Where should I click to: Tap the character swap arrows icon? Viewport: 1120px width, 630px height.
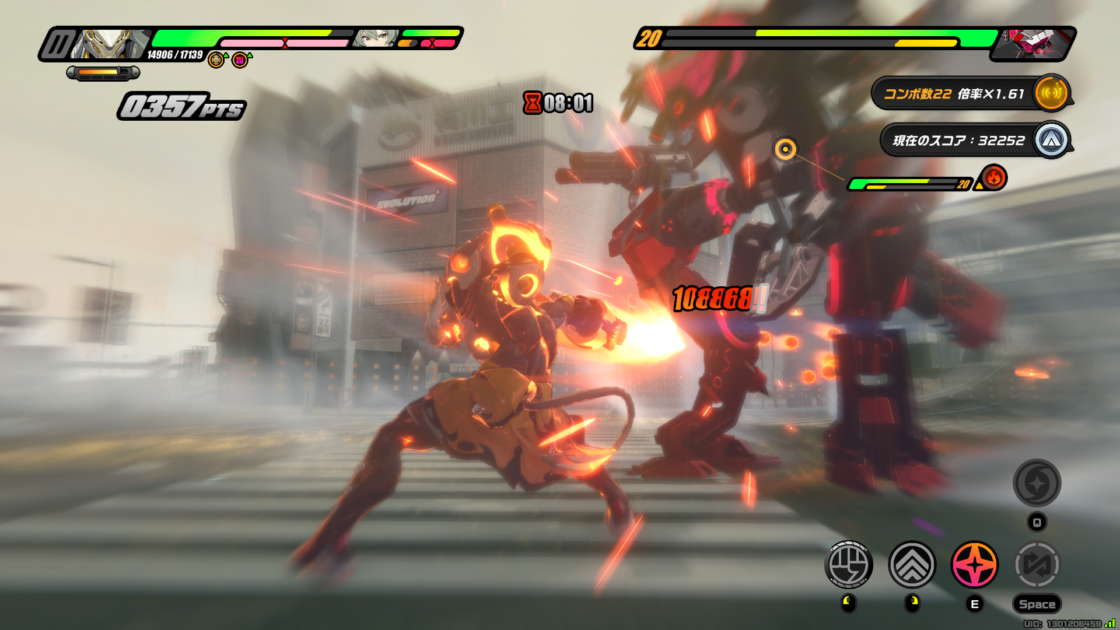[1036, 565]
